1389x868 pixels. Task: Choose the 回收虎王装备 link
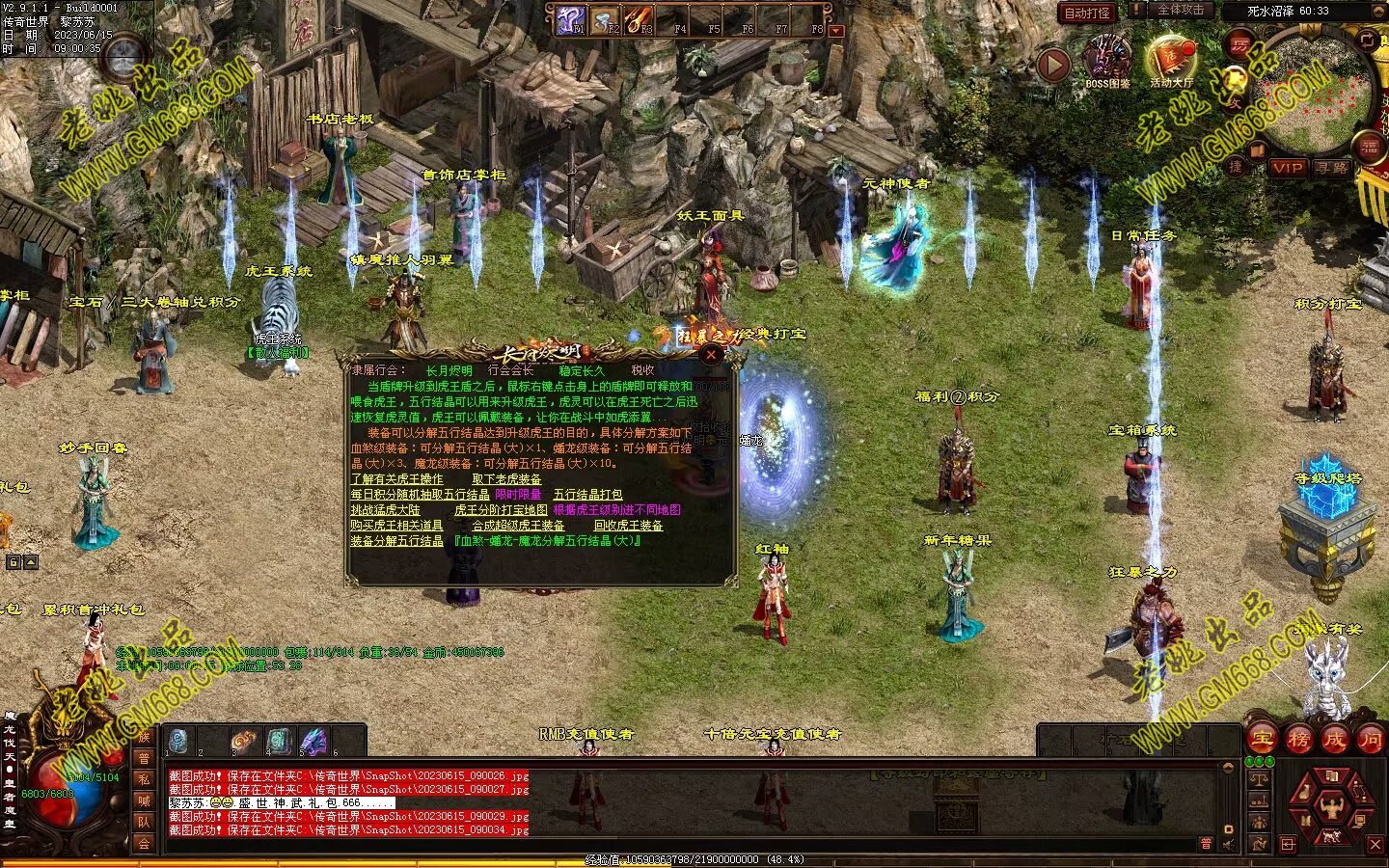click(x=628, y=526)
